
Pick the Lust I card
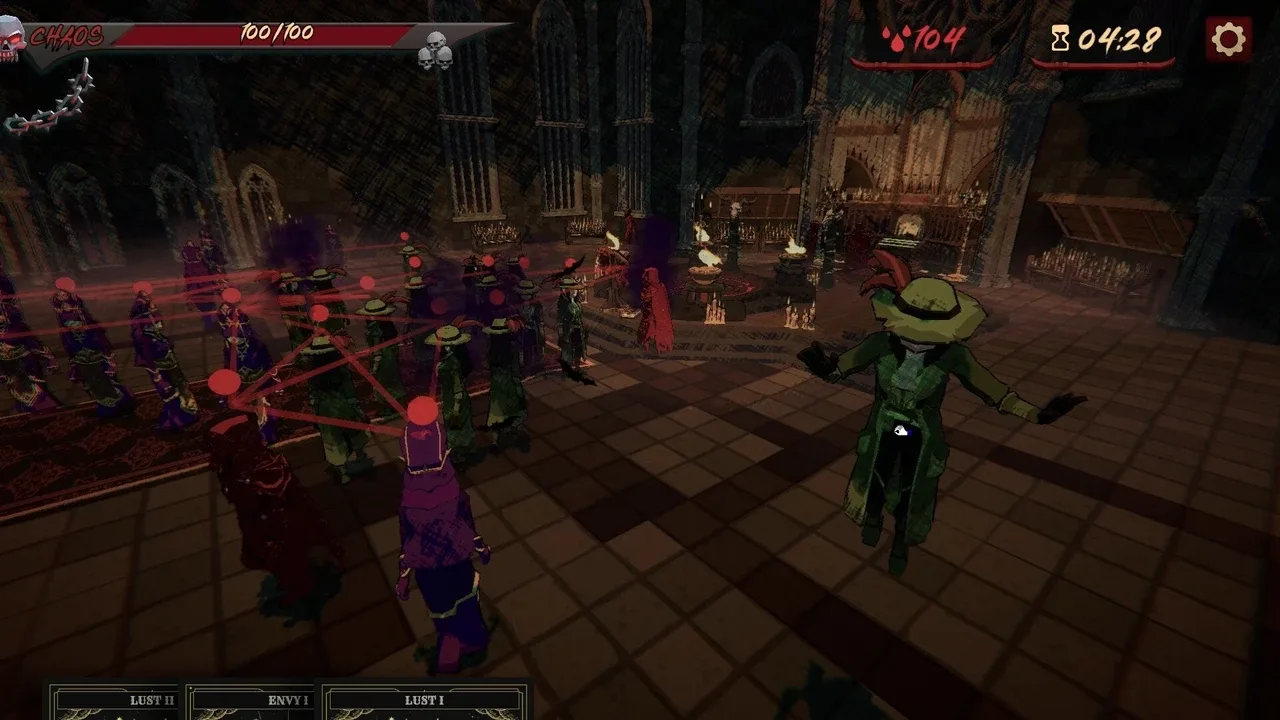point(424,703)
